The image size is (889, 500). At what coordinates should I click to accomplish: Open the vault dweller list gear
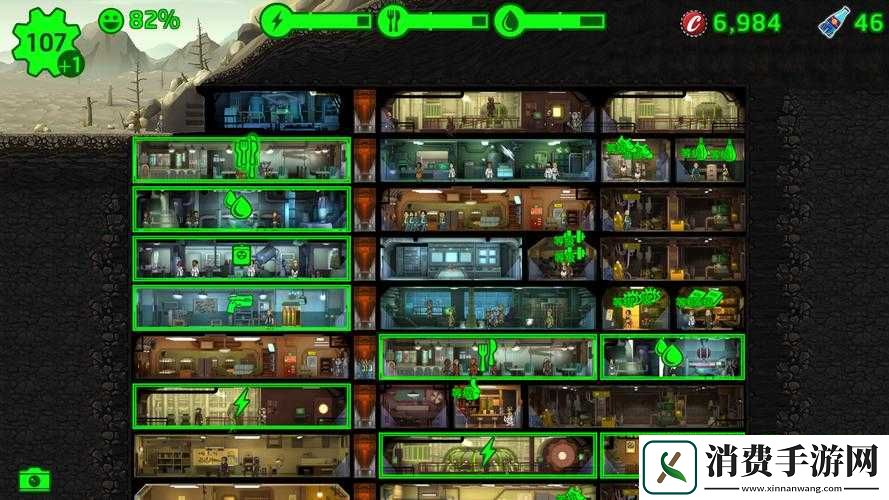pos(43,42)
